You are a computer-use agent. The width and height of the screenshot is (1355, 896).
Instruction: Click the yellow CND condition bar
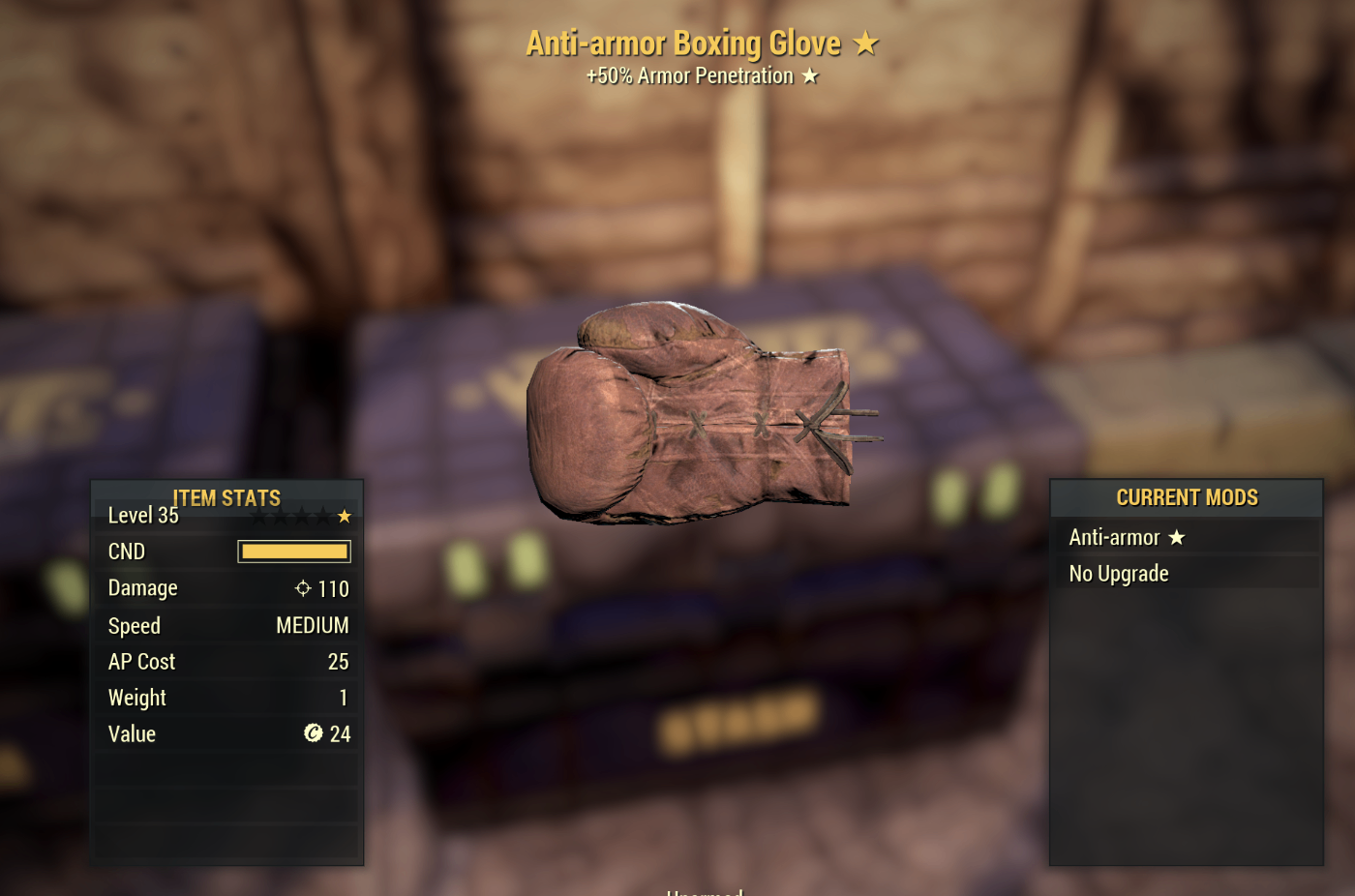[x=293, y=551]
